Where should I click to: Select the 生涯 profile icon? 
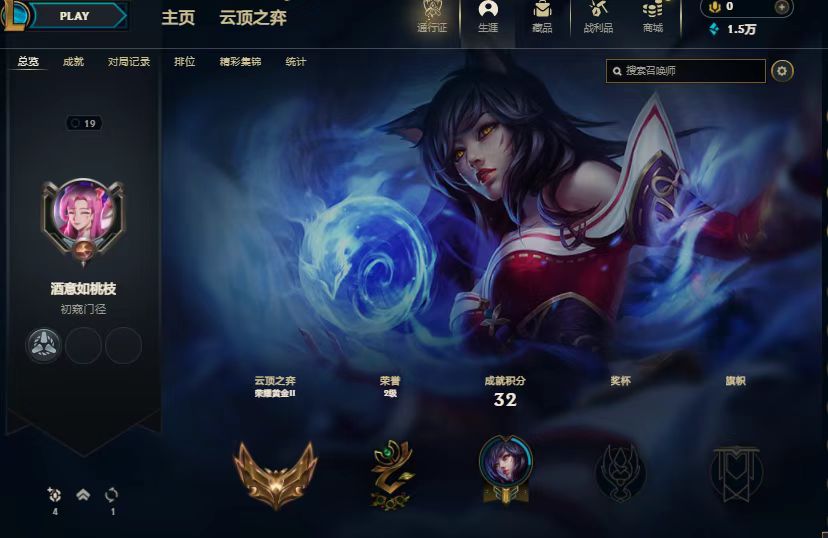[x=488, y=18]
